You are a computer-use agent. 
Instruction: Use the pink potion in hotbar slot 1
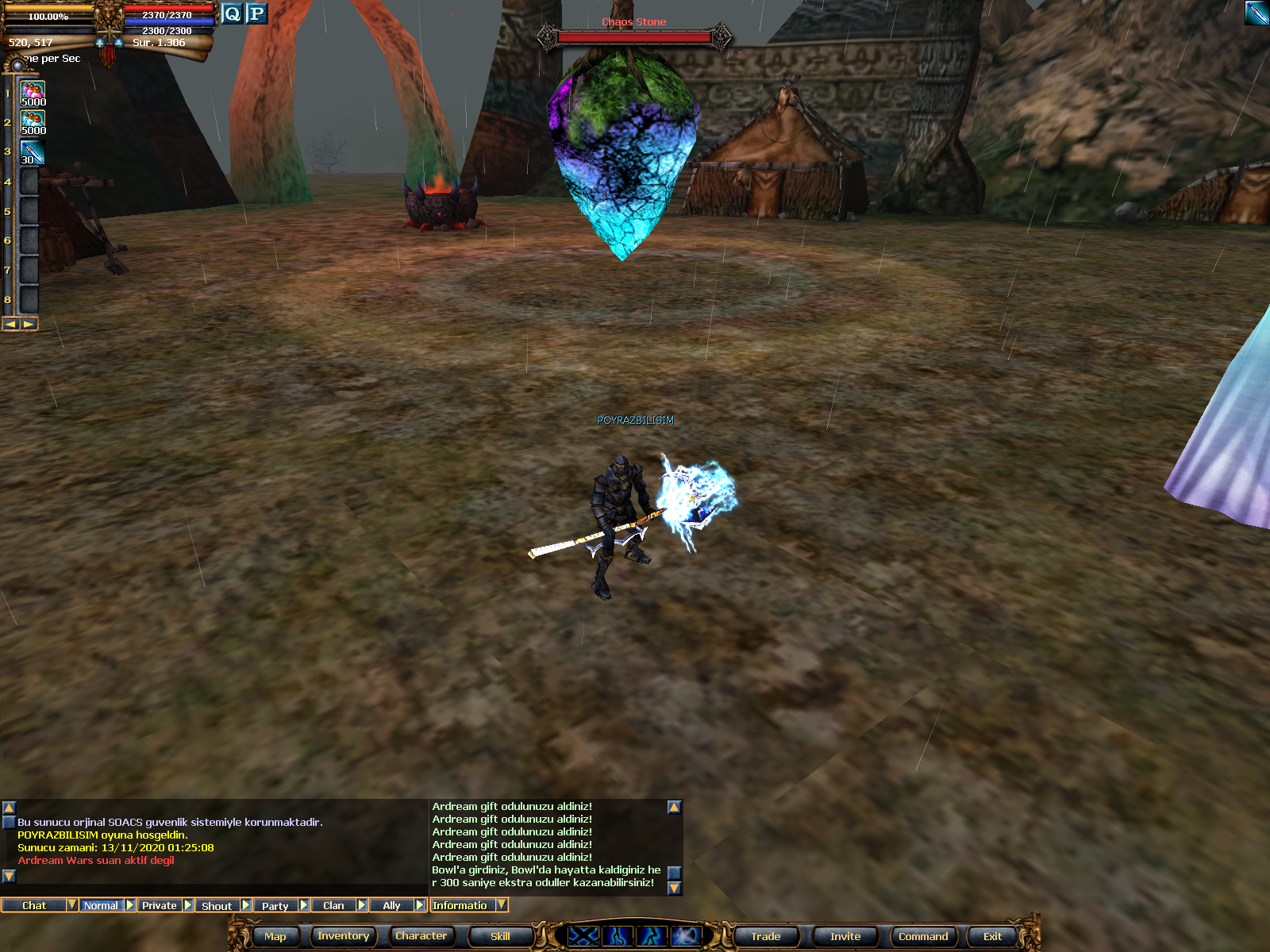(33, 94)
